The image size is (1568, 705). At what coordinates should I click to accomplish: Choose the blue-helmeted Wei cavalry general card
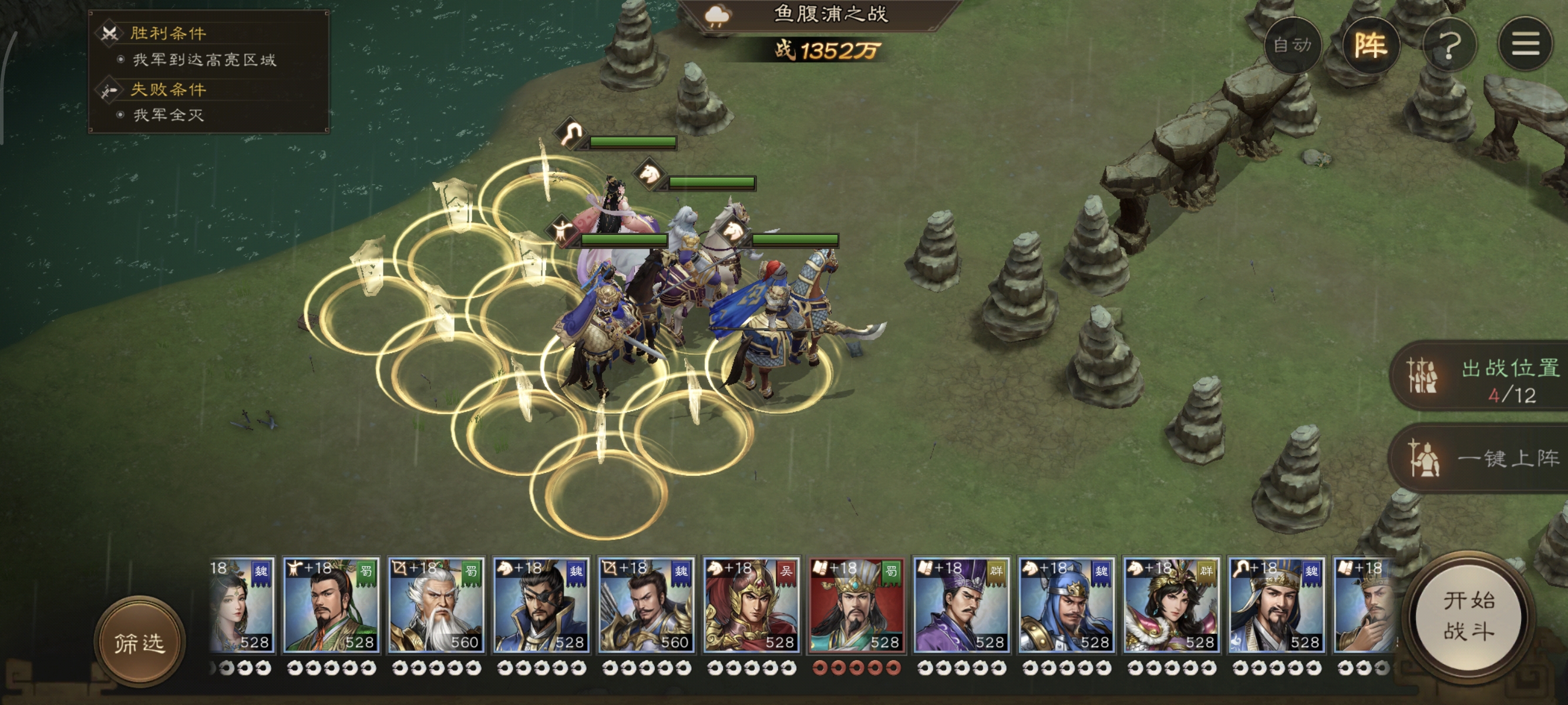click(1066, 605)
